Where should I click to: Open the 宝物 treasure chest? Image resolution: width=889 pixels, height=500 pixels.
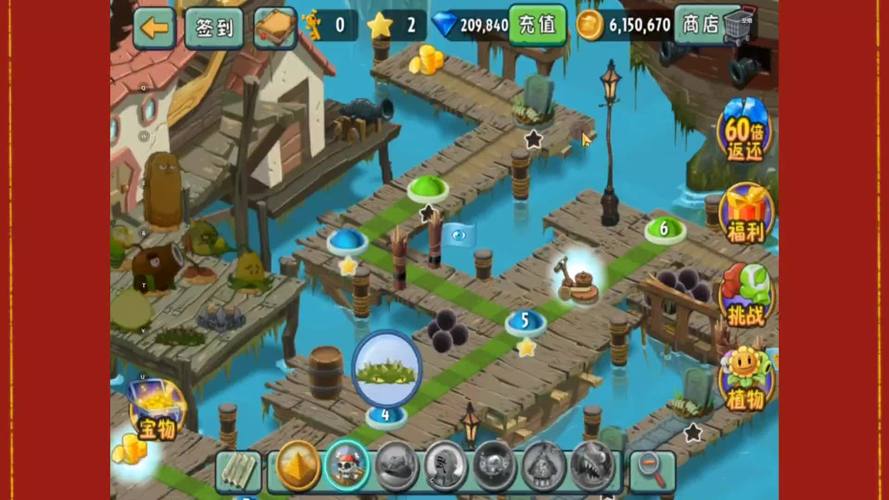pyautogui.click(x=157, y=411)
